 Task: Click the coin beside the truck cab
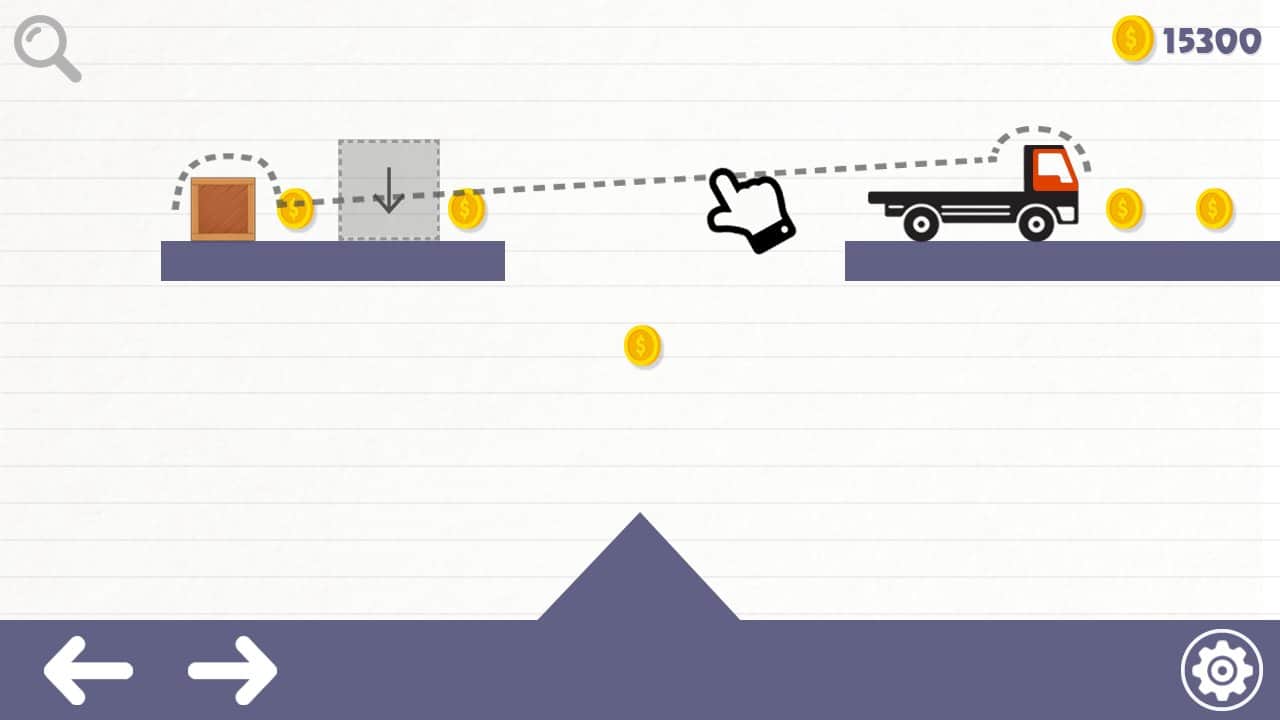pyautogui.click(x=1124, y=208)
